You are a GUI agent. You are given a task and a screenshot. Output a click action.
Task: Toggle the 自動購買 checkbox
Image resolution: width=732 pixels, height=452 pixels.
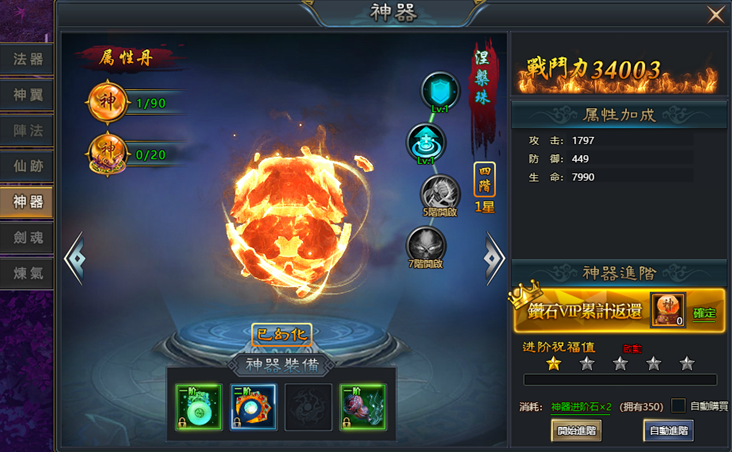pyautogui.click(x=679, y=406)
